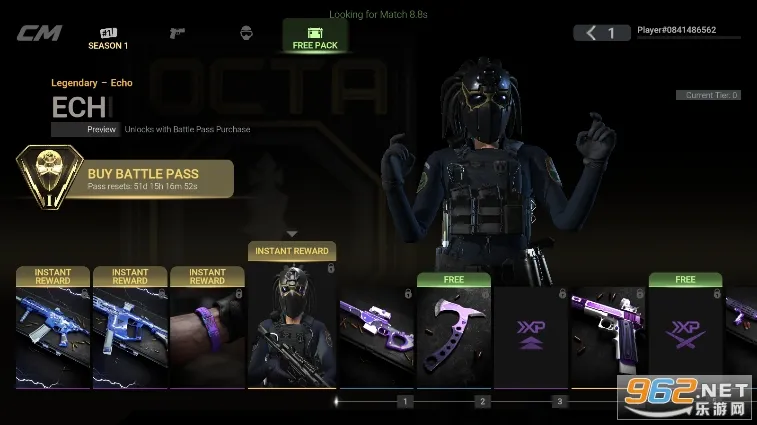
Task: Preview the Echo legendary operator
Action: [87, 129]
